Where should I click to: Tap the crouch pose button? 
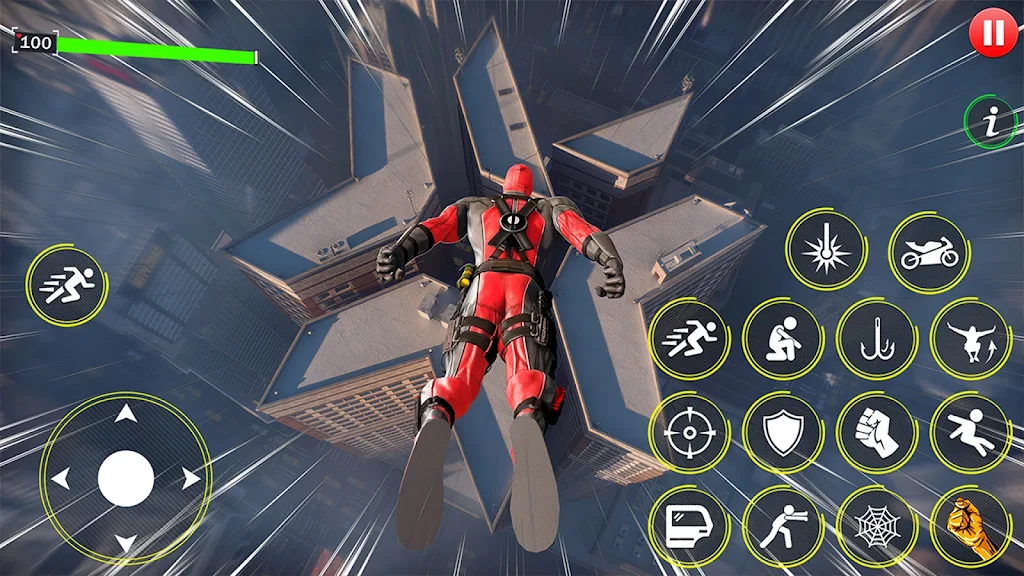pos(782,339)
